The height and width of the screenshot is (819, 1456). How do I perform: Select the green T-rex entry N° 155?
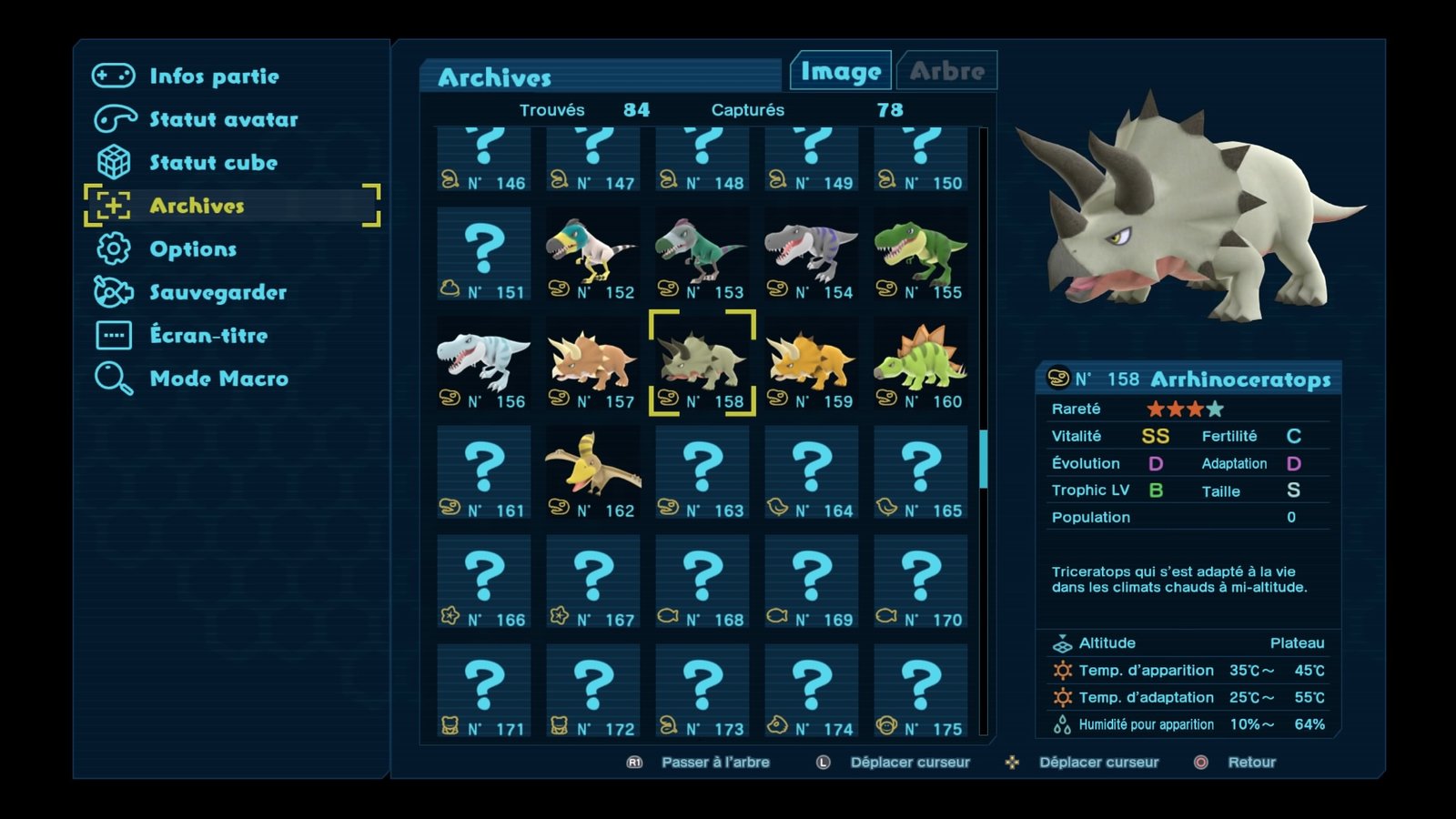tap(920, 255)
